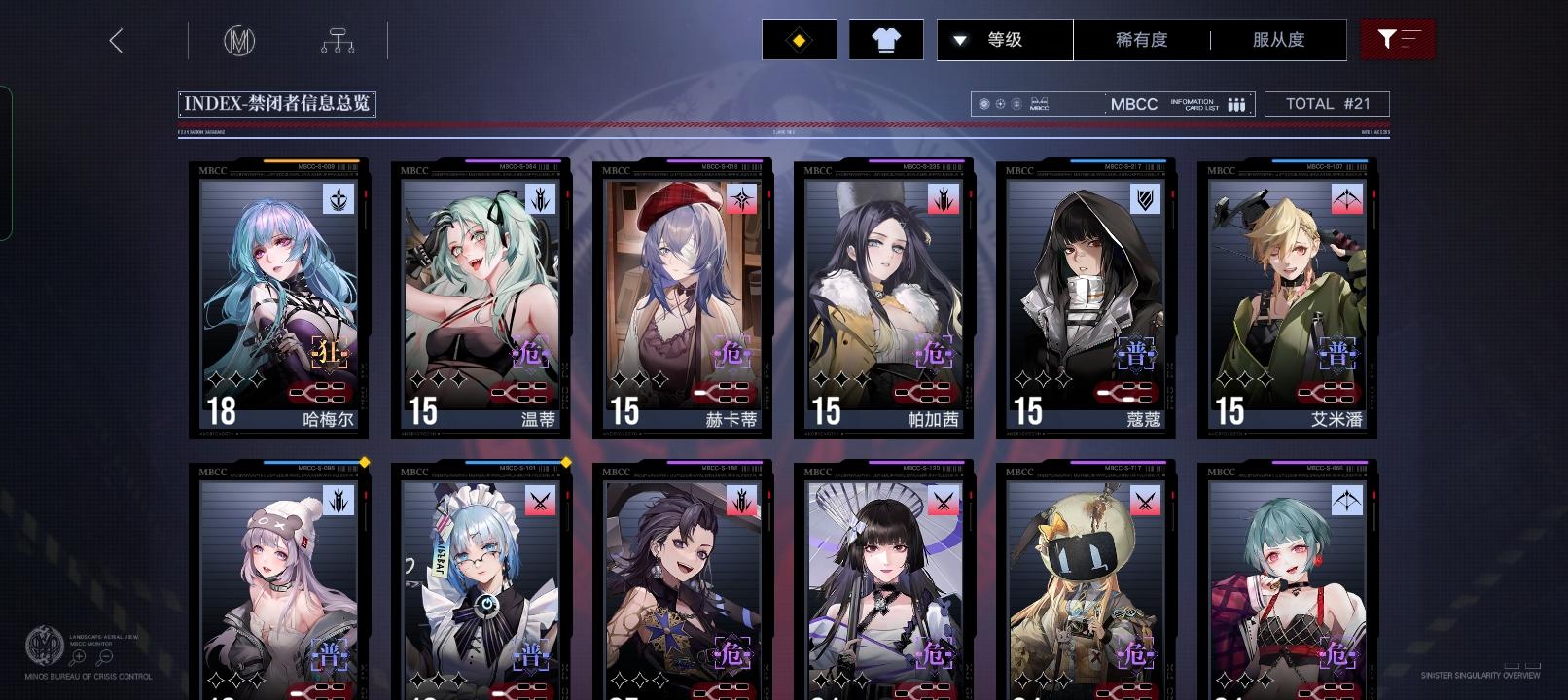Toggle the sort direction triangle beside 等级
Screen dimensions: 1568x700
961,40
